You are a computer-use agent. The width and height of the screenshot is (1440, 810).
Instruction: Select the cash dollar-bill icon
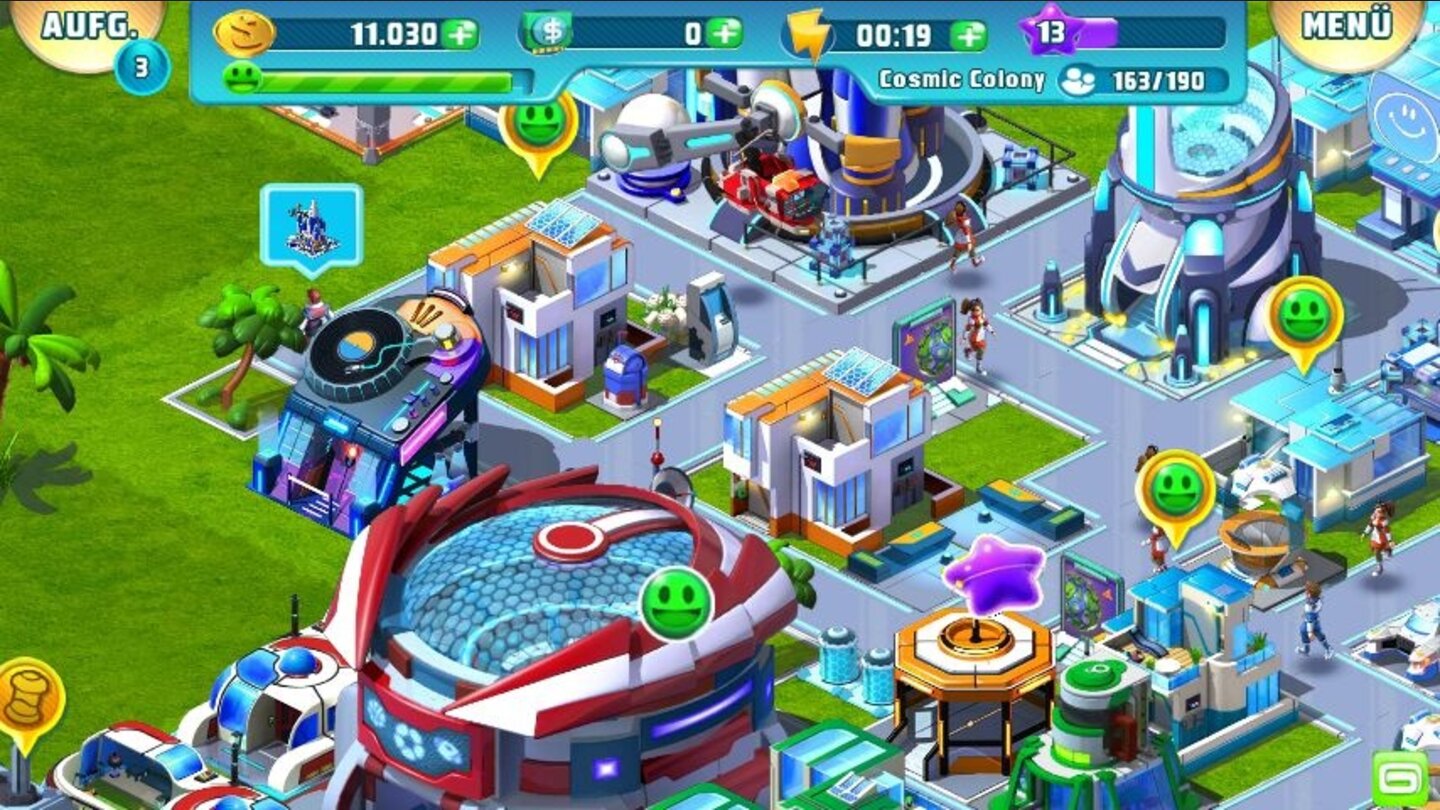545,32
